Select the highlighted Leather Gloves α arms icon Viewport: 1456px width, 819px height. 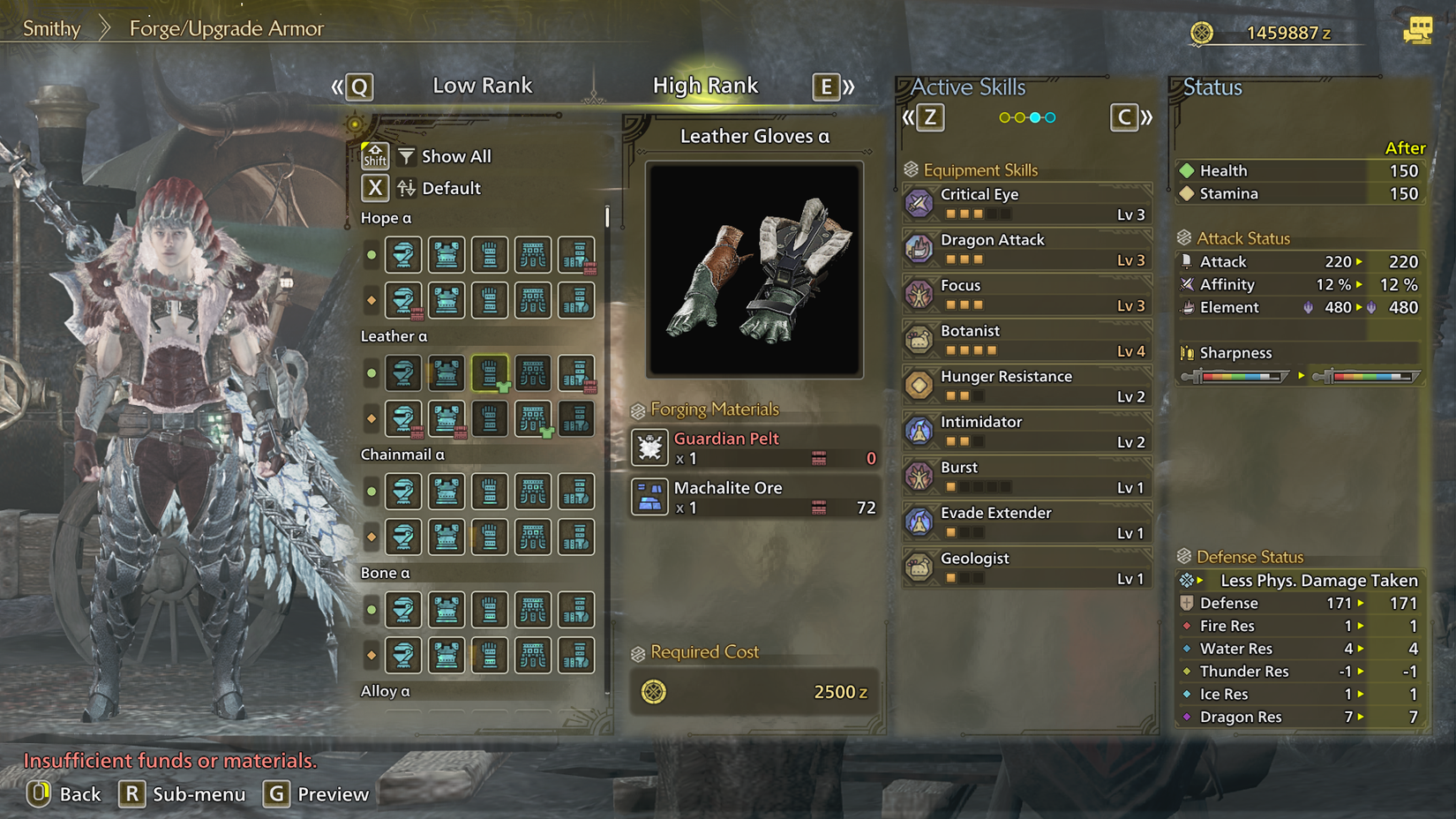coord(490,373)
